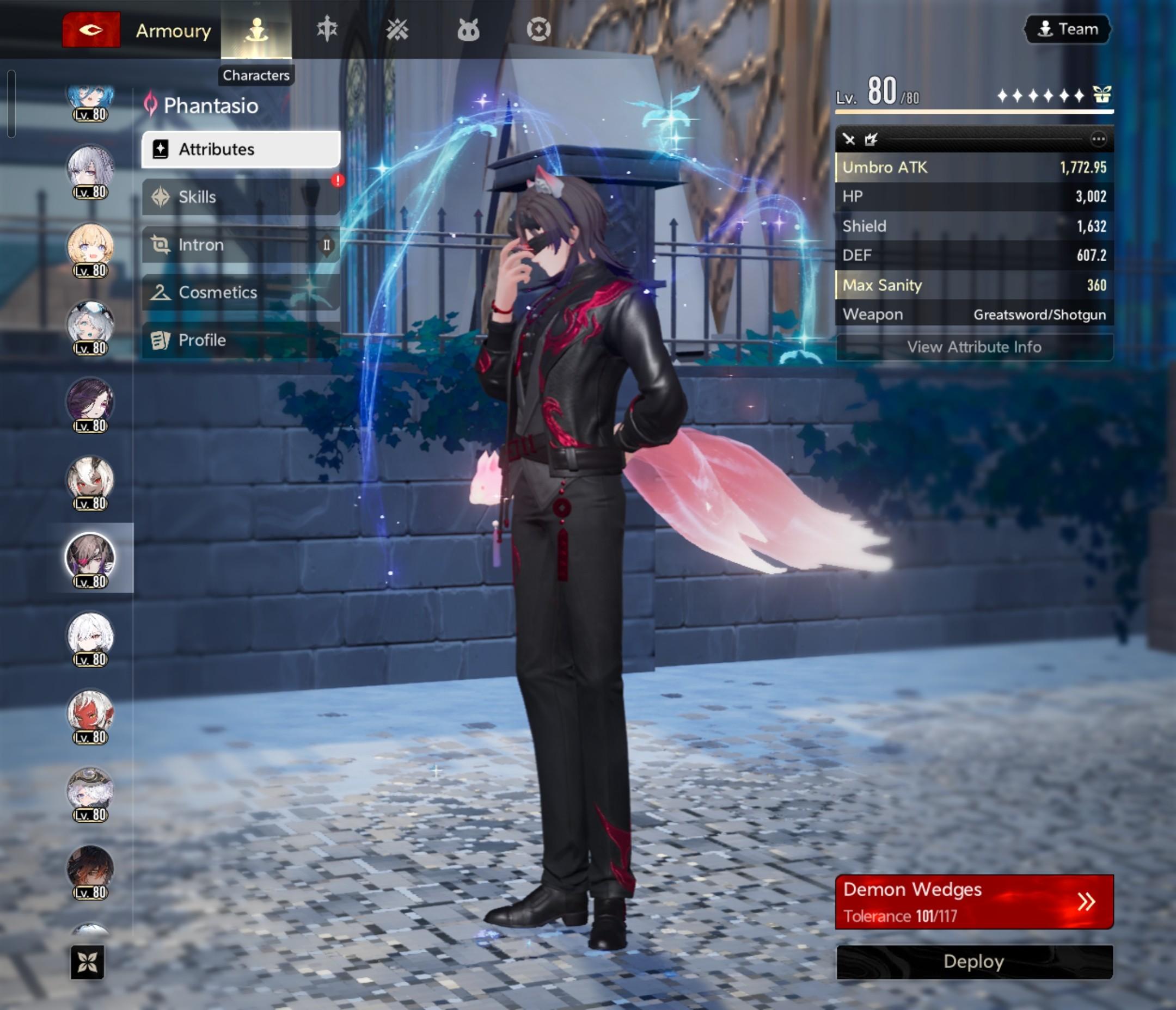Open the Demon Wedges panel
Screen dimensions: 1176x1010
(x=974, y=902)
